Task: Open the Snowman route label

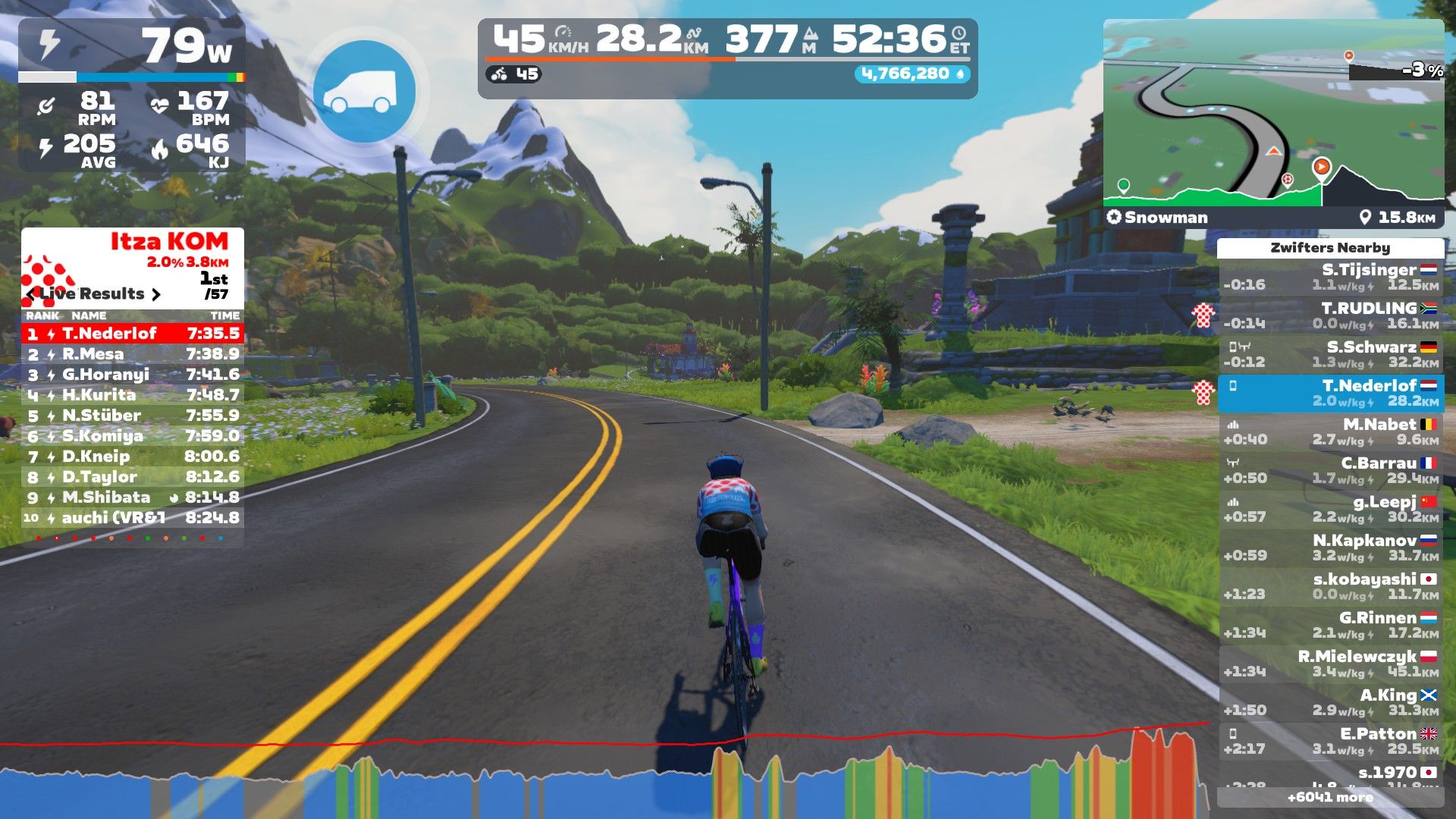Action: click(x=1158, y=218)
